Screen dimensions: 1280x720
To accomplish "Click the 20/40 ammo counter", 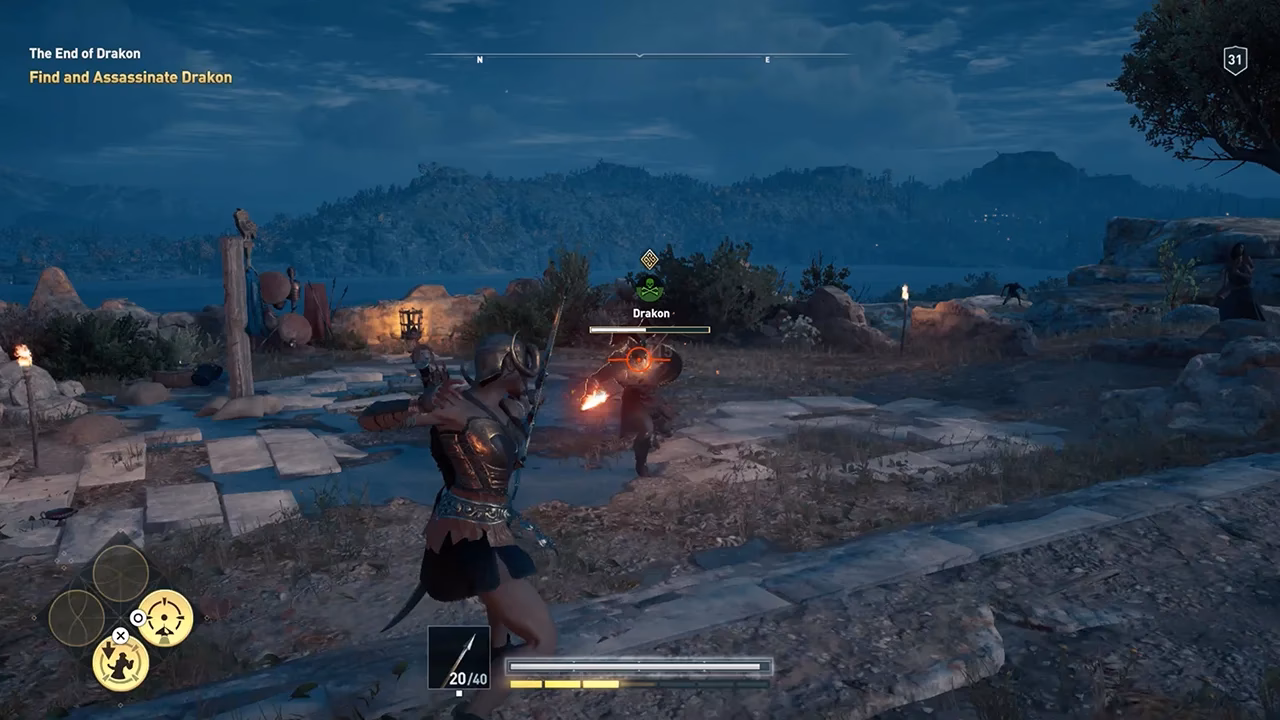I will tap(466, 677).
